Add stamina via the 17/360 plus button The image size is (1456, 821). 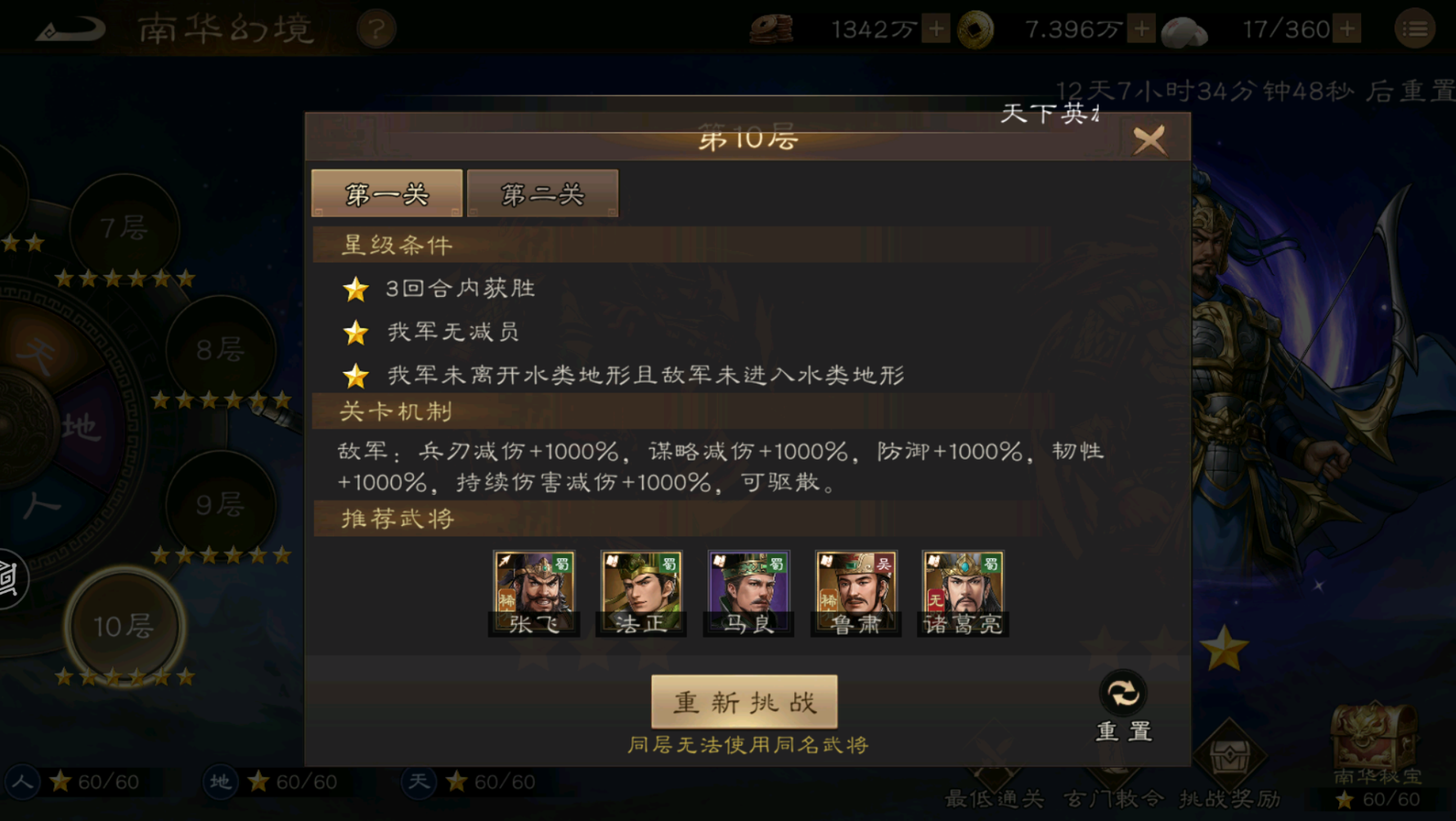[1349, 29]
